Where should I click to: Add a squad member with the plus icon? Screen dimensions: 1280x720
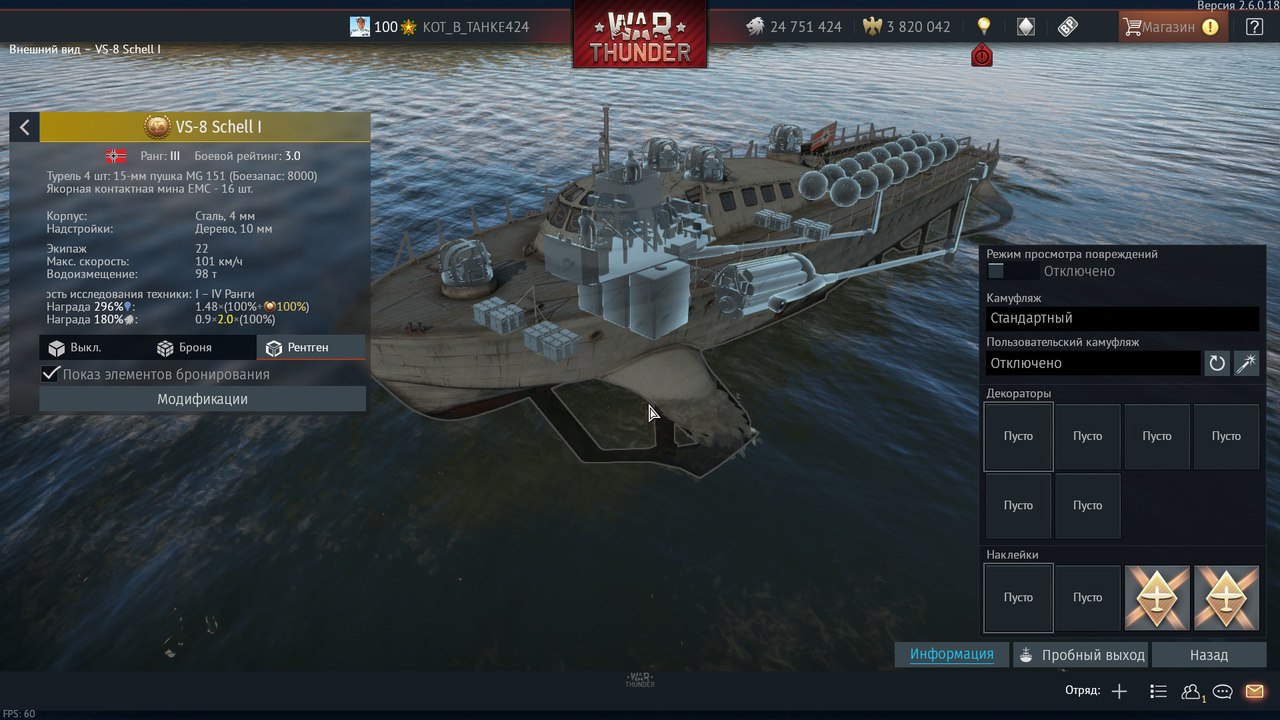[x=1119, y=691]
